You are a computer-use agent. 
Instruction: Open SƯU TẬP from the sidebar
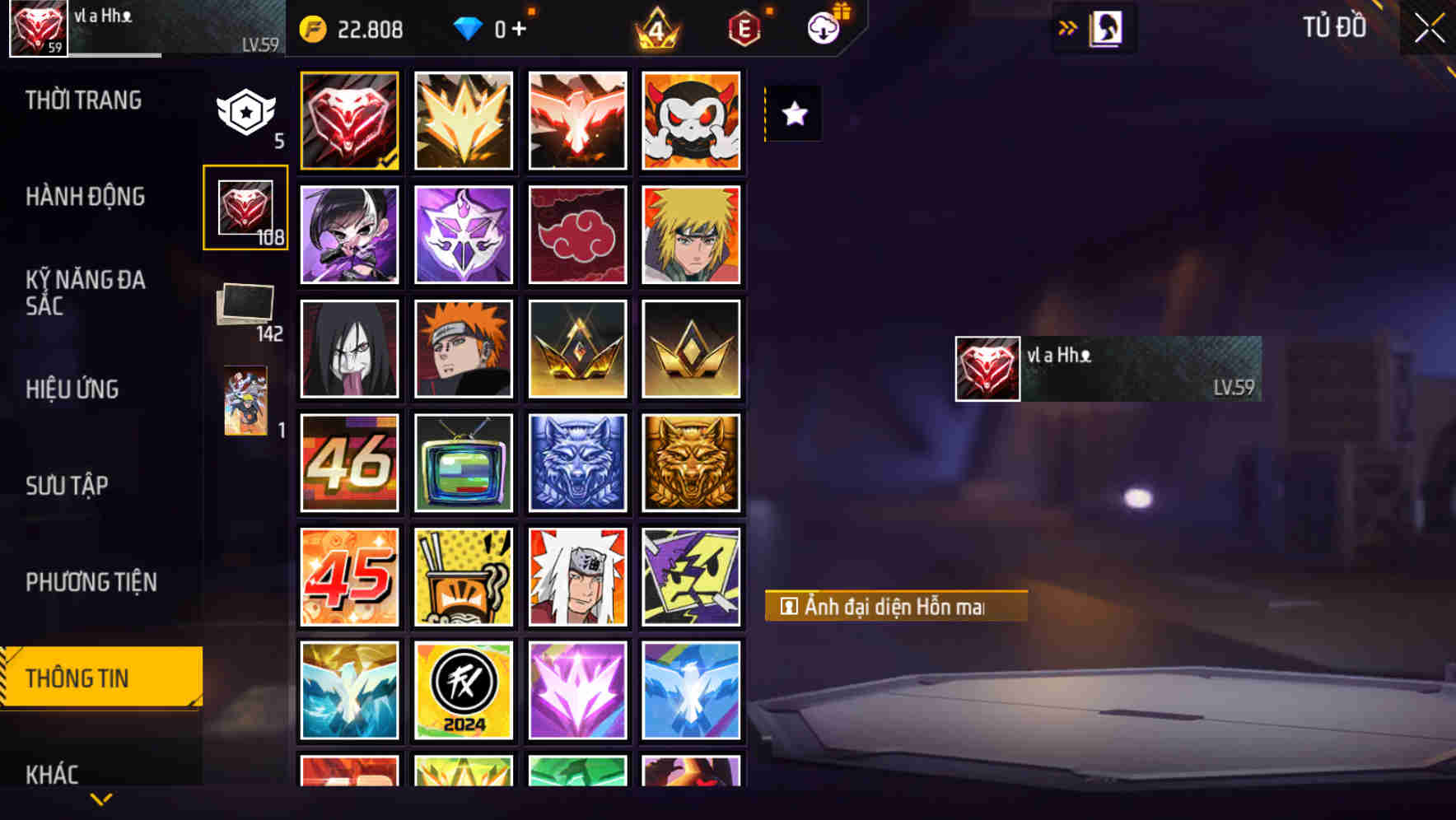point(69,485)
